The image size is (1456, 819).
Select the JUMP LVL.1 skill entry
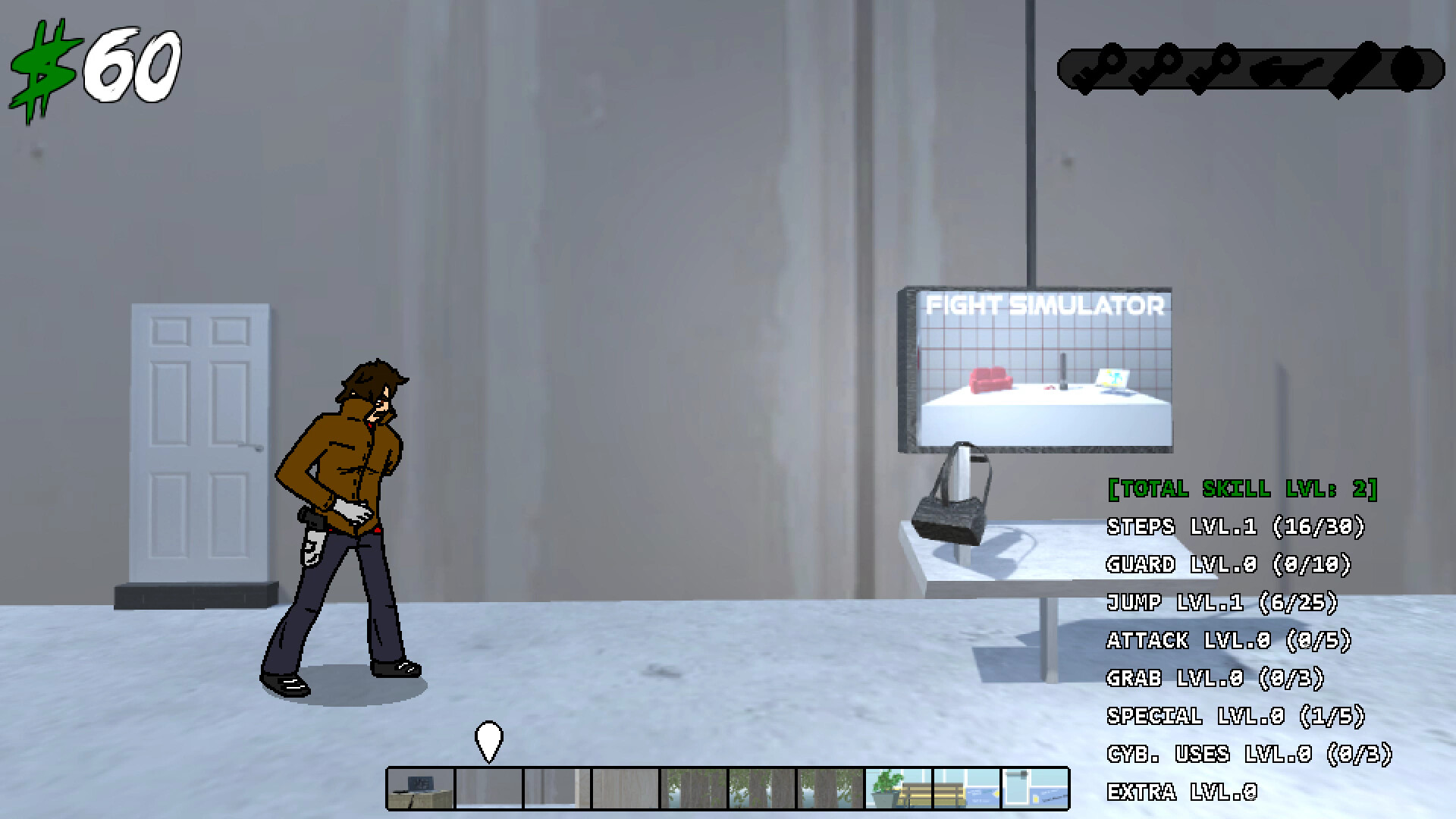1222,603
